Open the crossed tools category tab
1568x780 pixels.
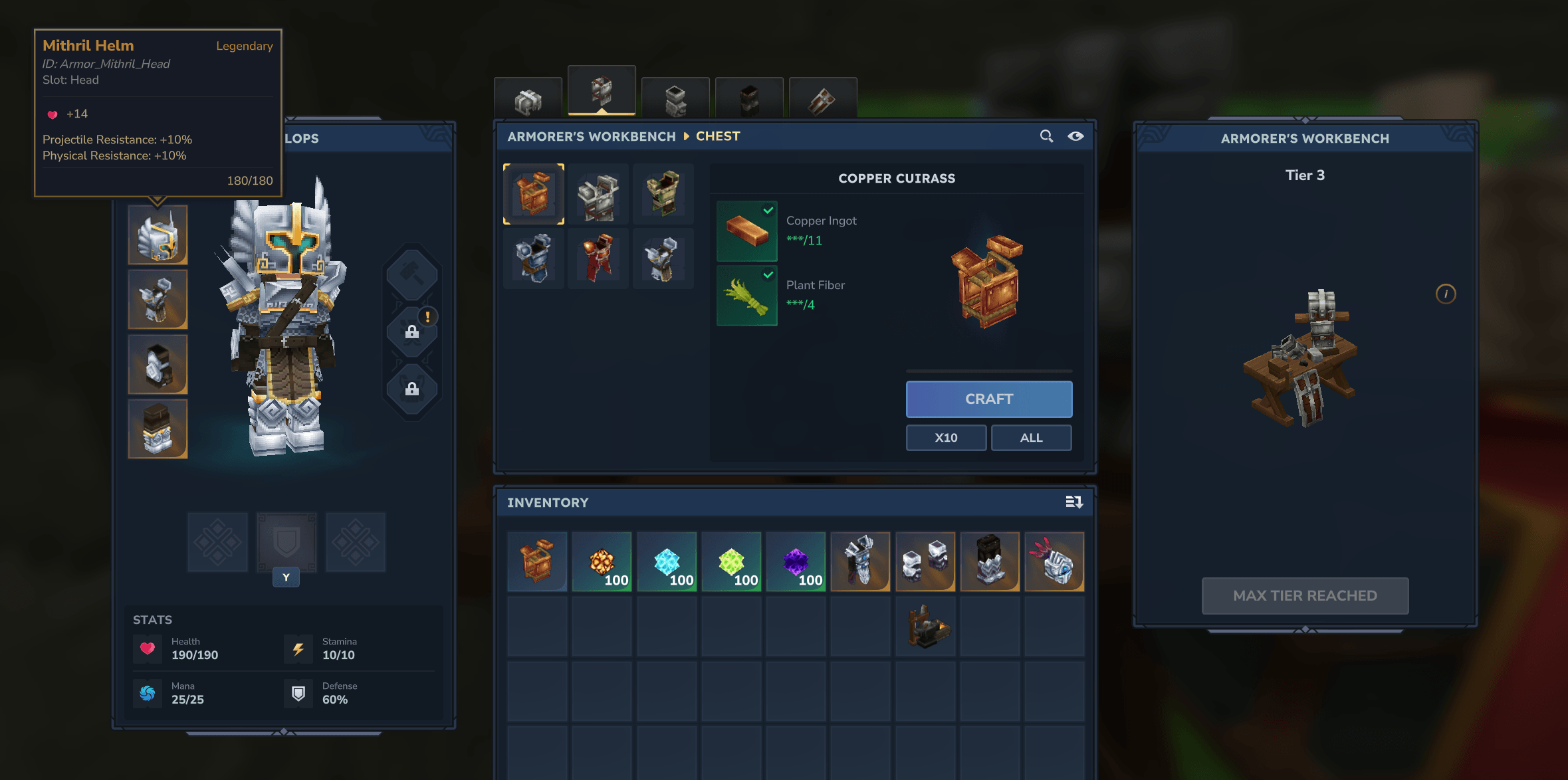(822, 100)
